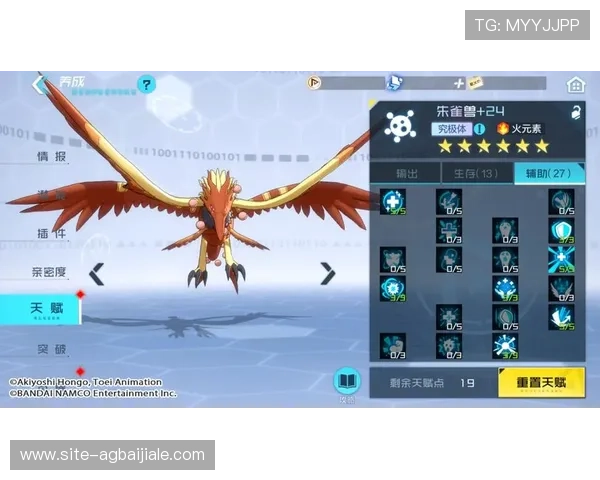
Task: Open the 攻略 guide book icon
Action: 347,382
